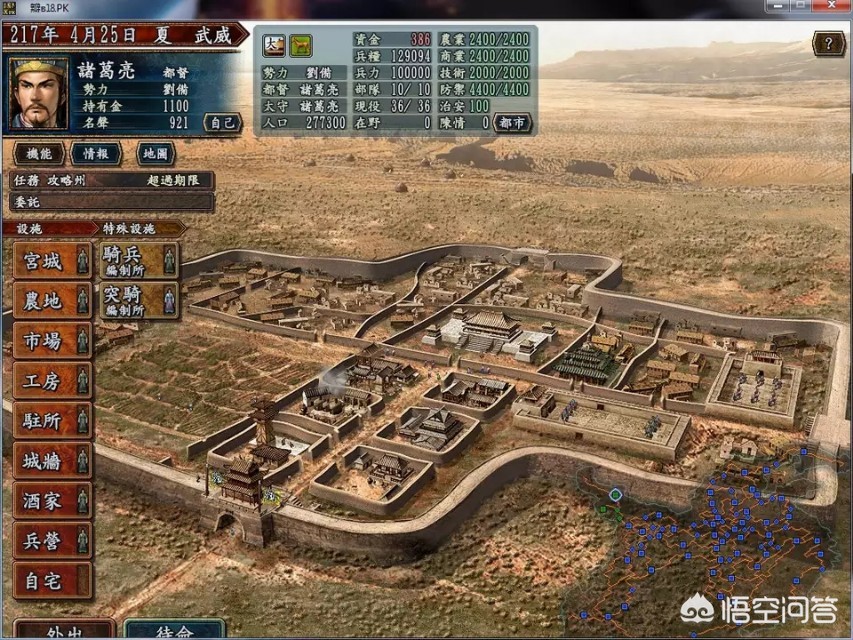
Task: Open the 情報 information menu
Action: pyautogui.click(x=96, y=153)
